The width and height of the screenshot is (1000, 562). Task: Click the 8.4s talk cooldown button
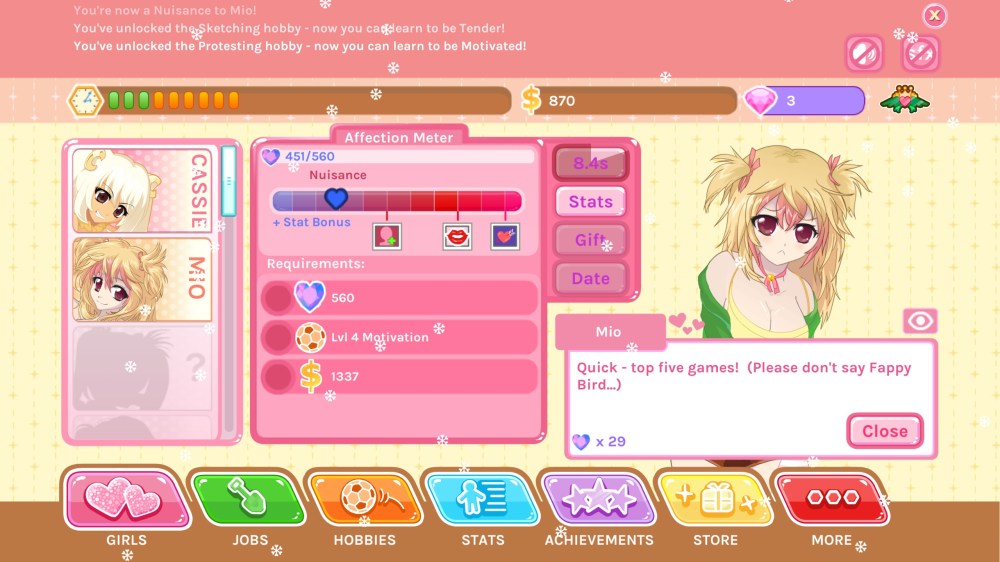coord(590,163)
